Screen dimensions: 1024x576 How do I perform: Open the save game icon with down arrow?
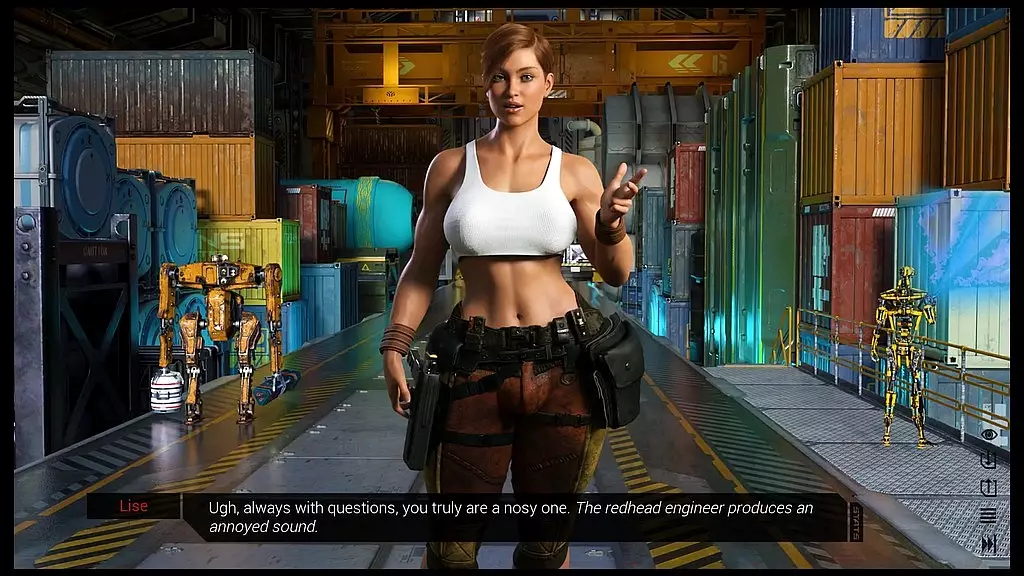(x=989, y=461)
